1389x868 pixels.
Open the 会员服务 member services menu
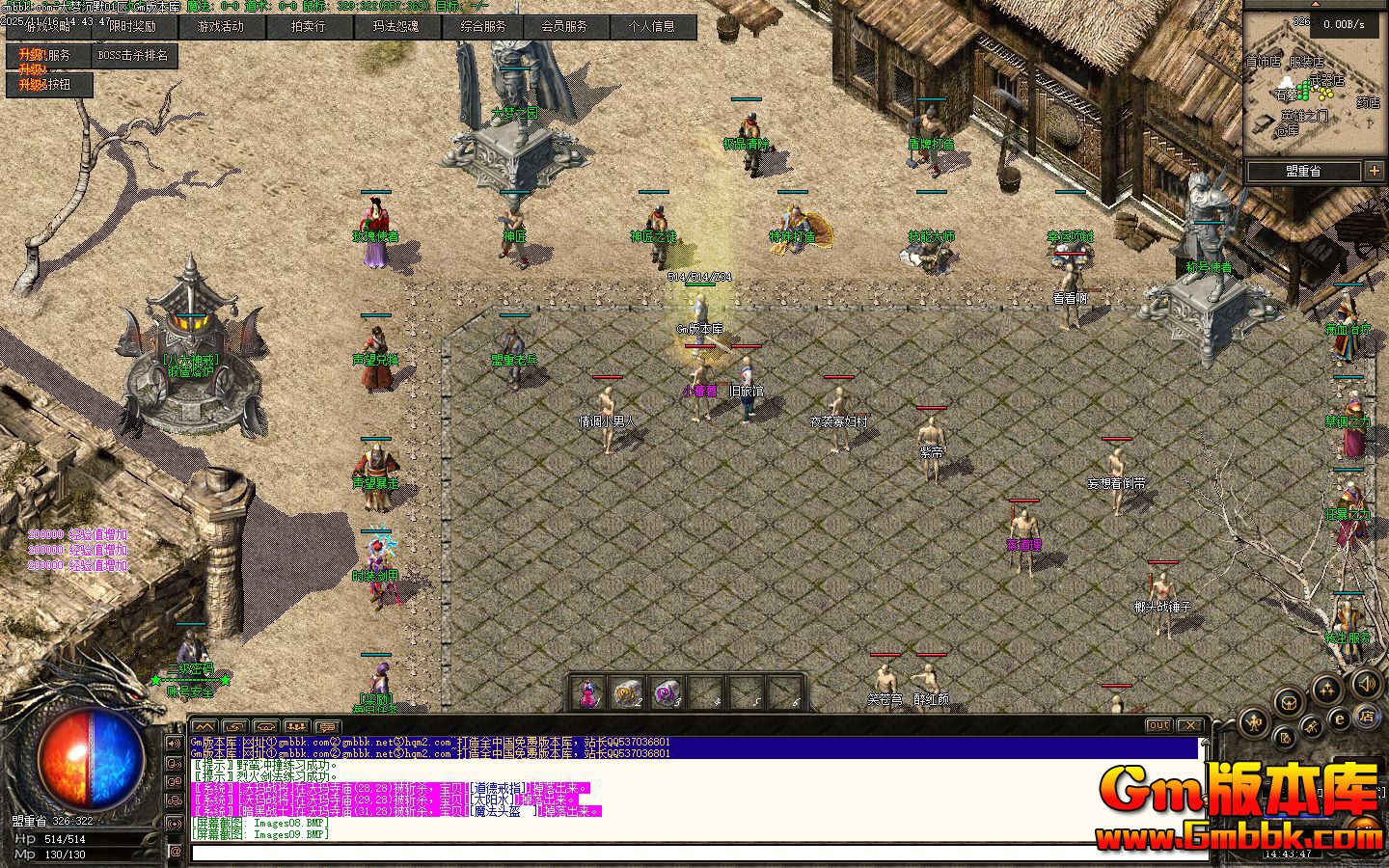pos(564,27)
